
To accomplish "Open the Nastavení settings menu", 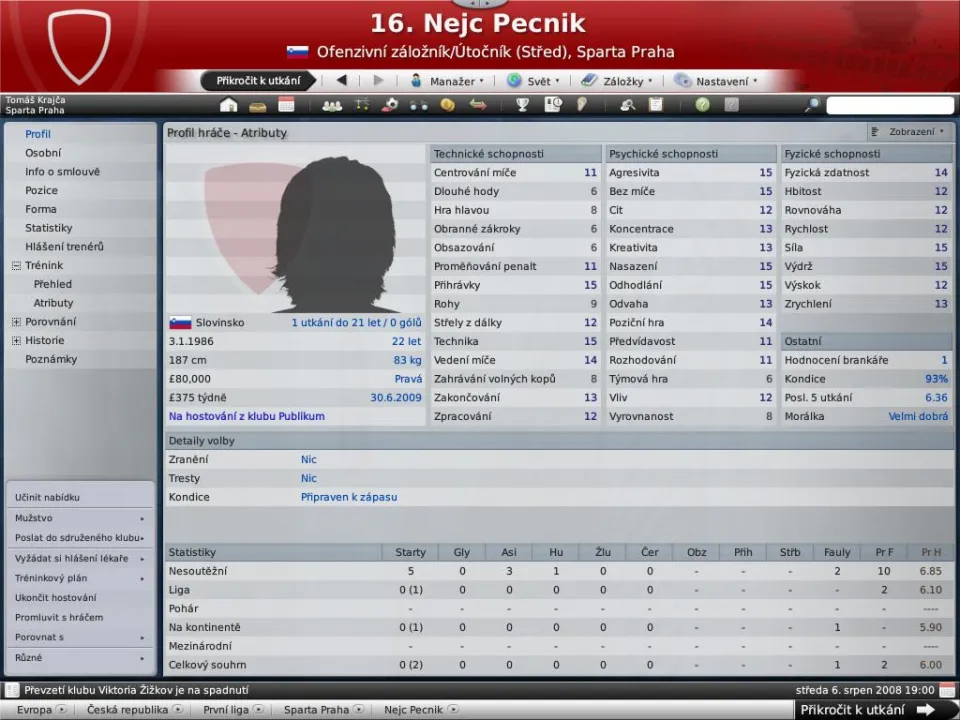I will pyautogui.click(x=717, y=81).
